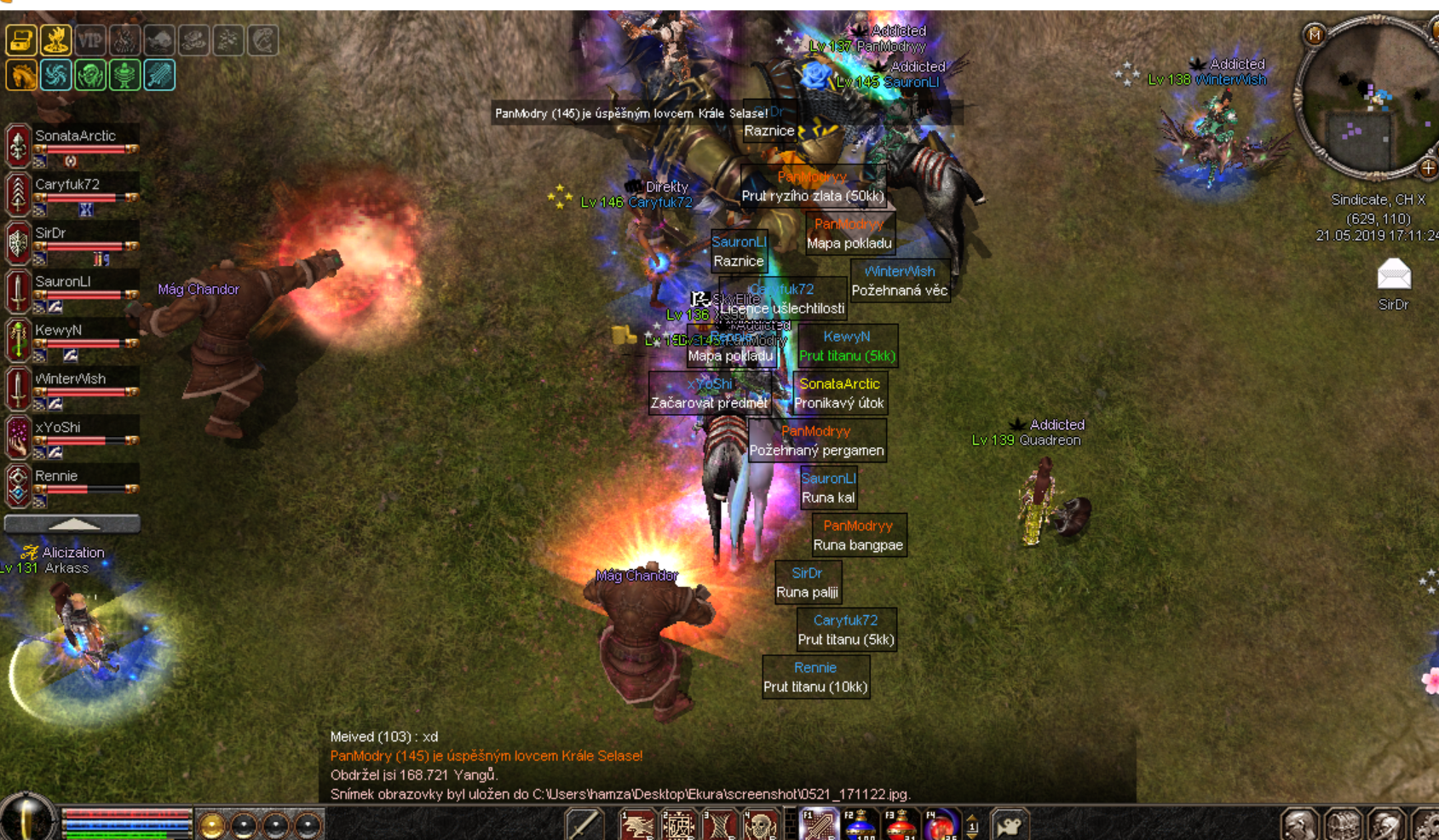Open the treasure chest buff icon
The width and height of the screenshot is (1439, 840).
coord(21,40)
